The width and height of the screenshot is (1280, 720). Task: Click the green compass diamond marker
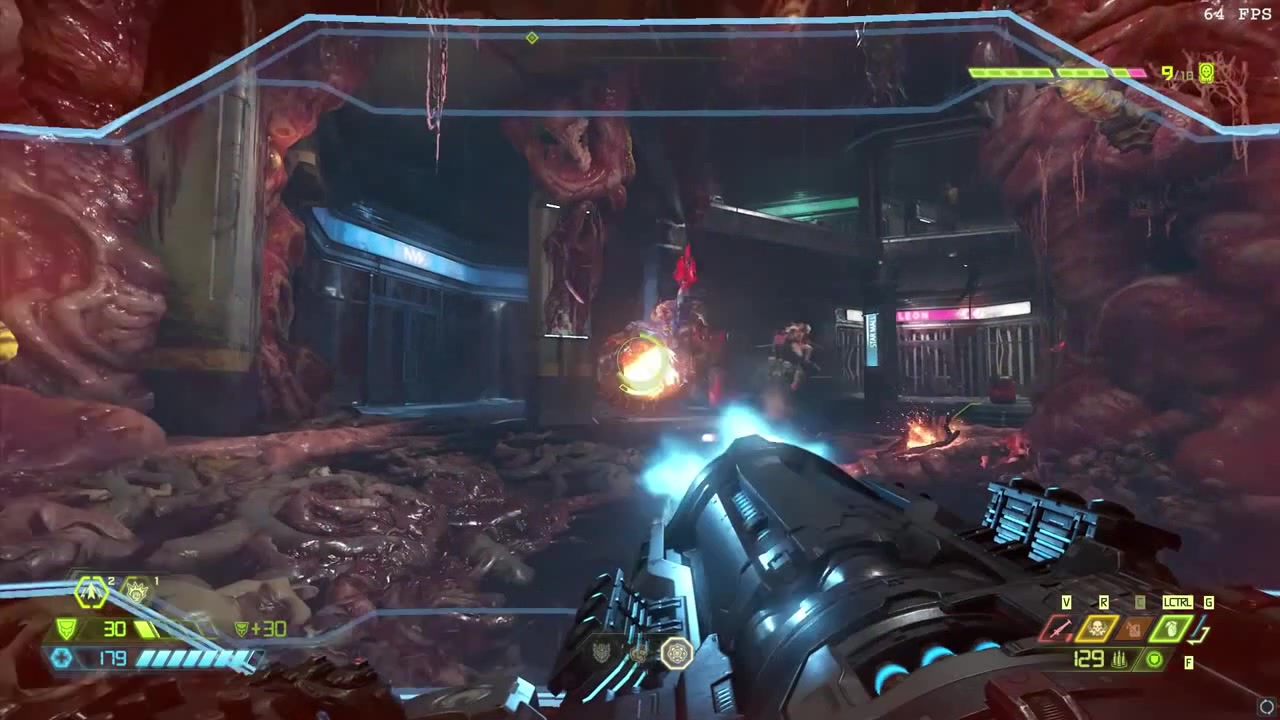[532, 38]
